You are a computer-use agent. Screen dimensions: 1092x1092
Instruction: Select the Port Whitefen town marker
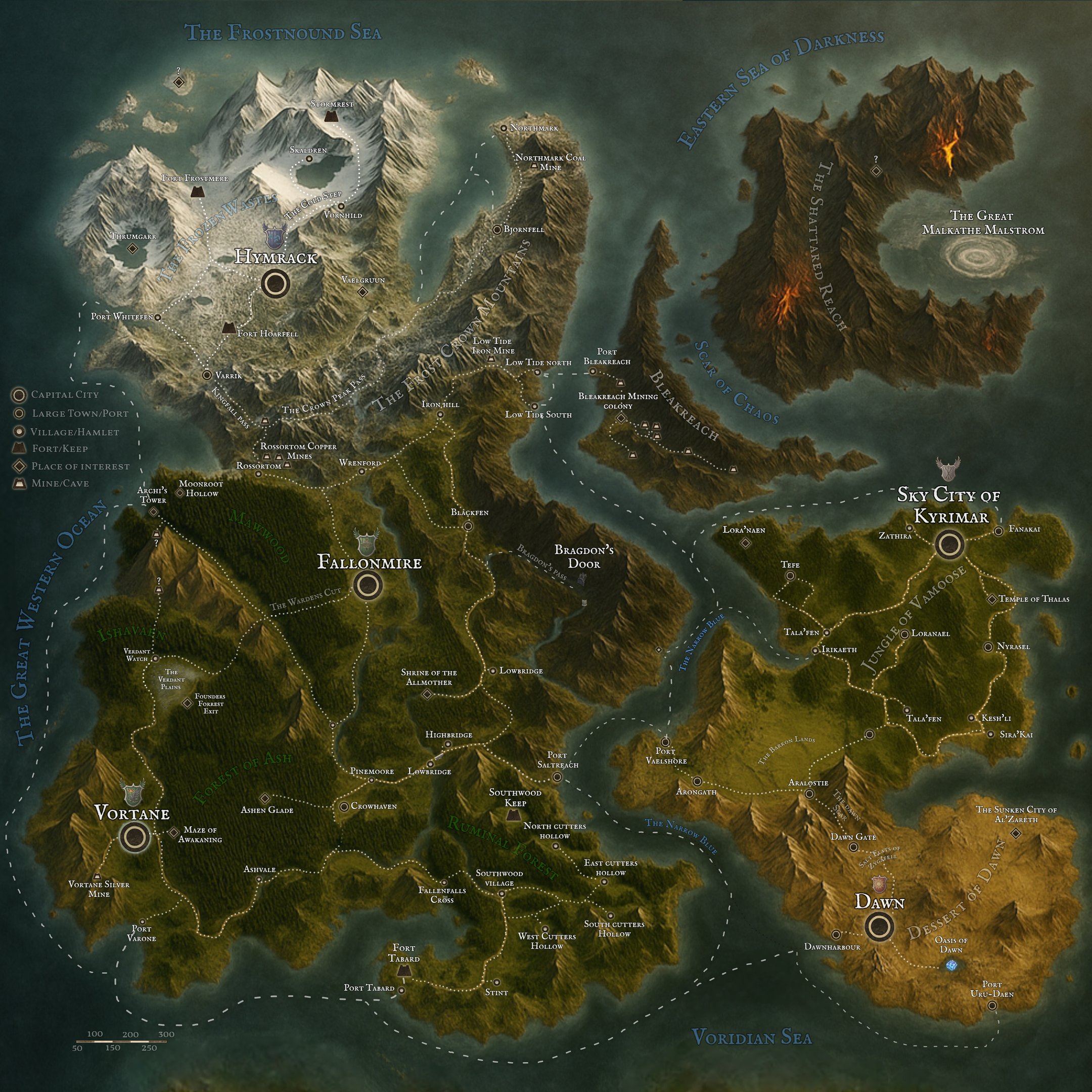pyautogui.click(x=158, y=317)
